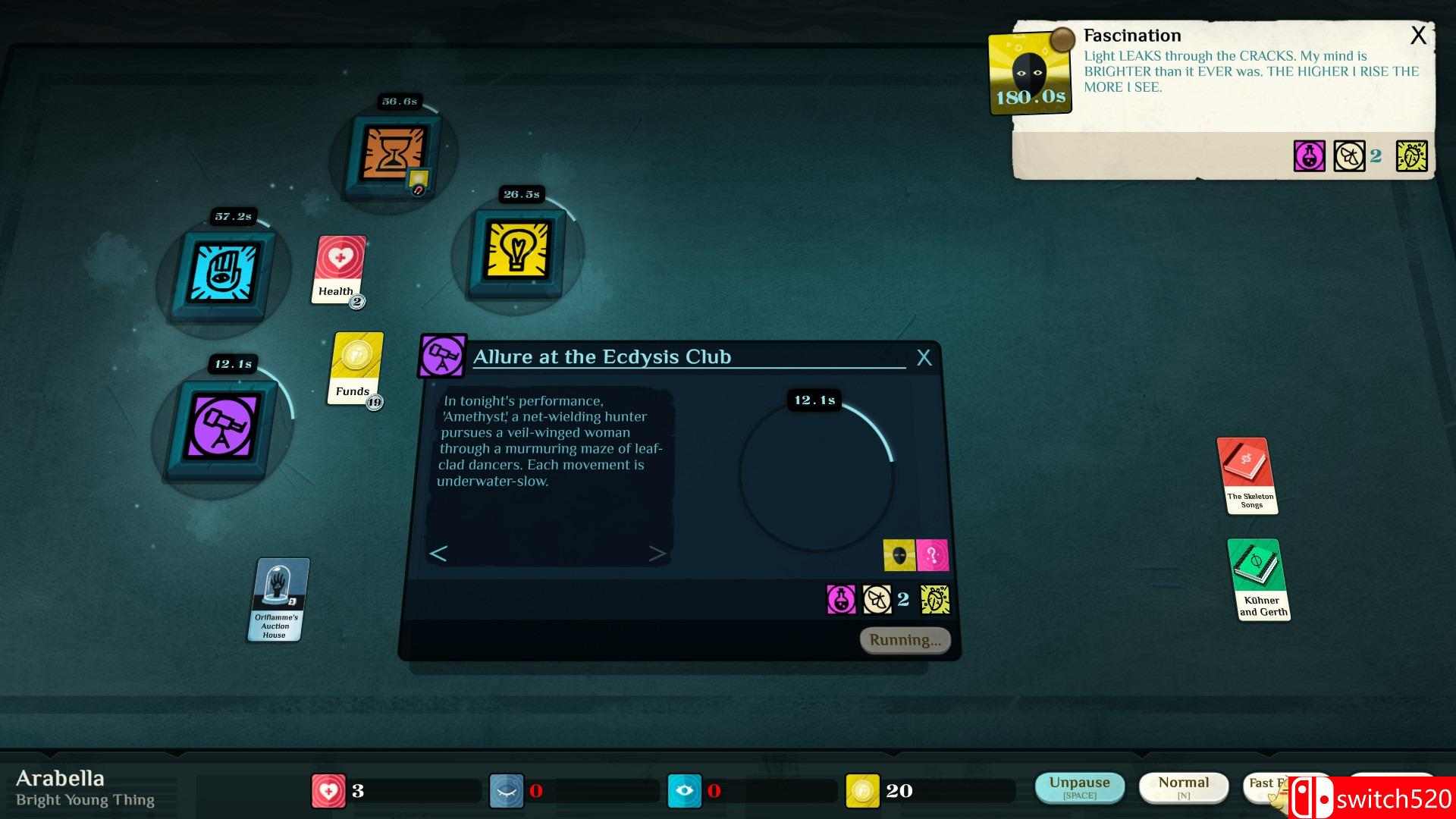Select the Kühner and Gerth book card
Screen dimensions: 1456x819
1260,579
